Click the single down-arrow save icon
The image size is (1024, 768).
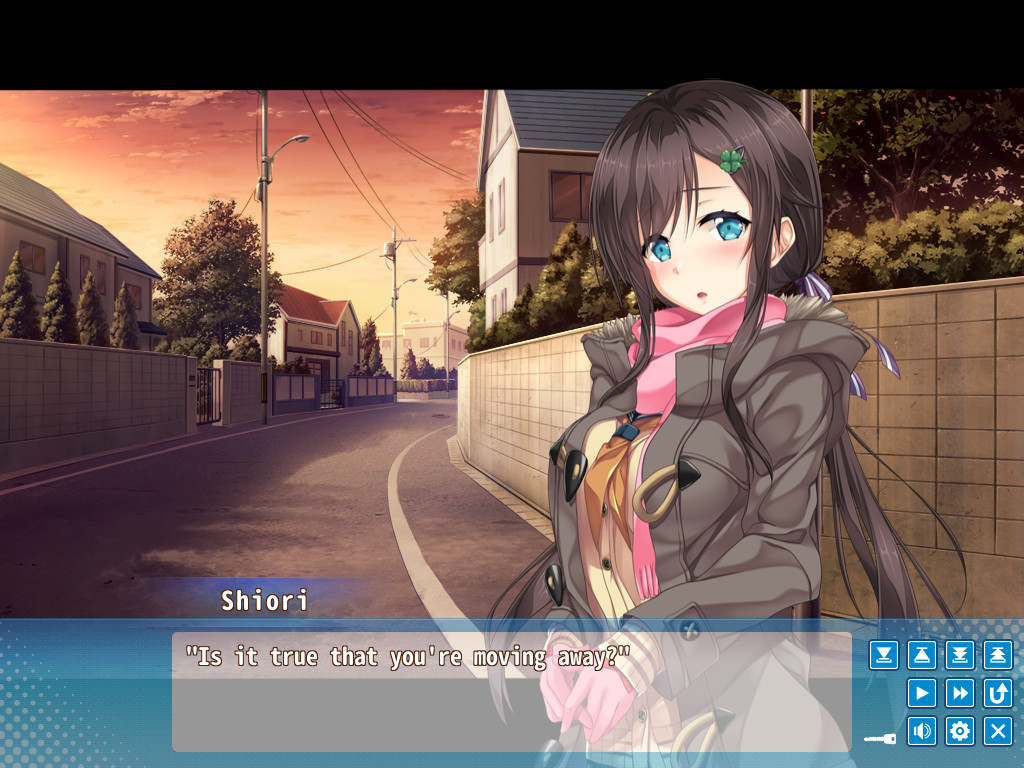[x=884, y=655]
